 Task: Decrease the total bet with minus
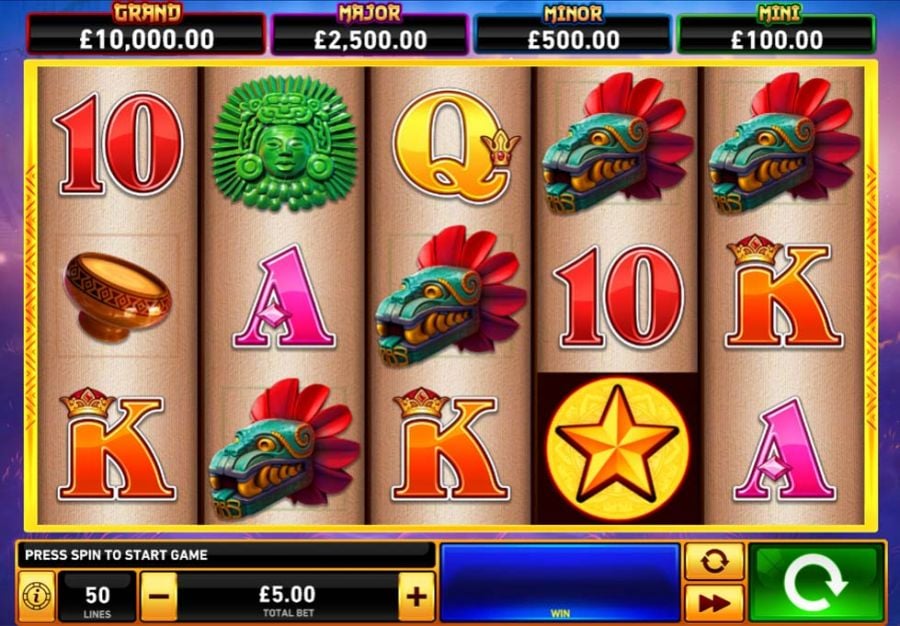[160, 598]
